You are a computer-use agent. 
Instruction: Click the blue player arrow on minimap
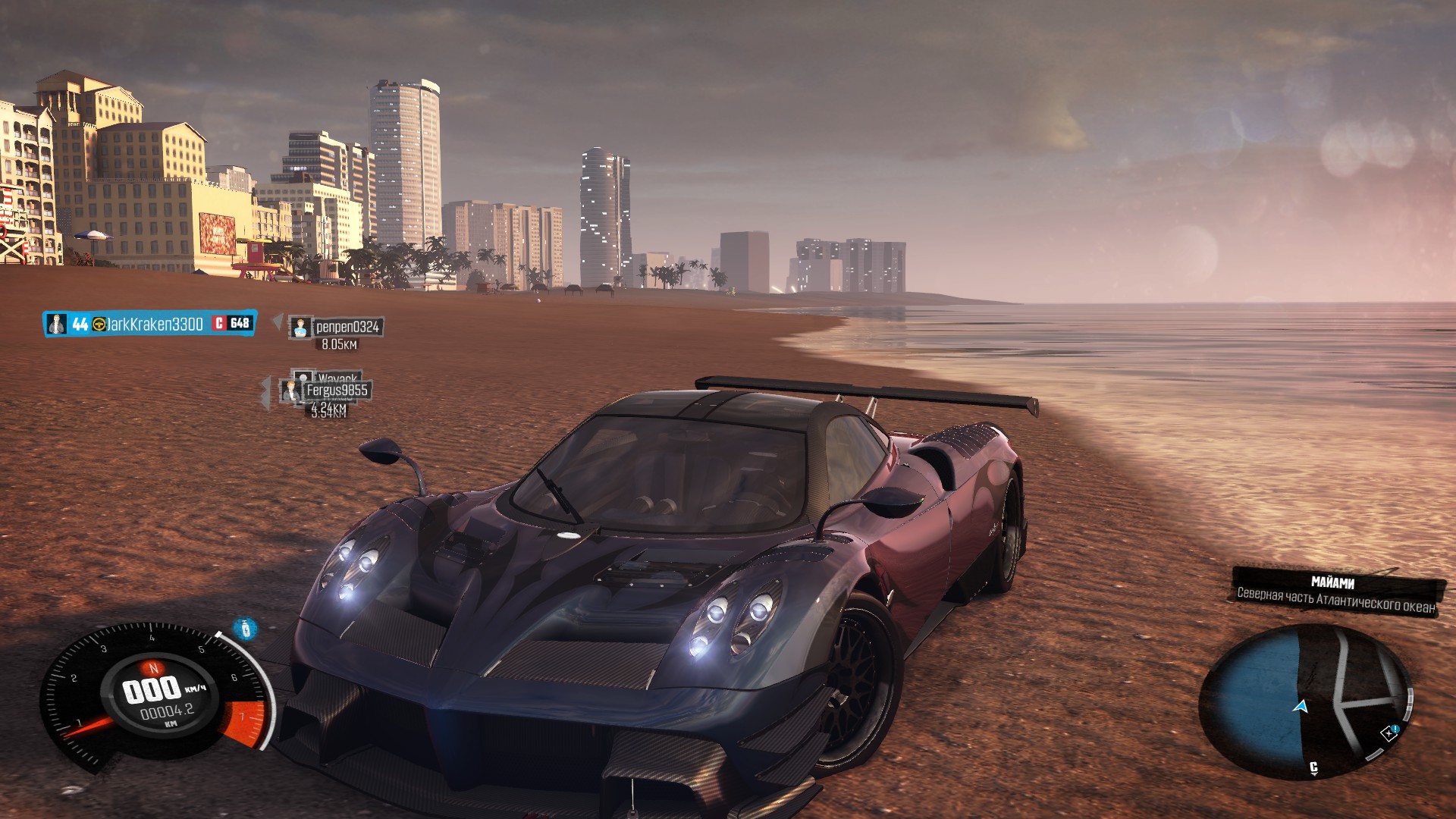1301,707
